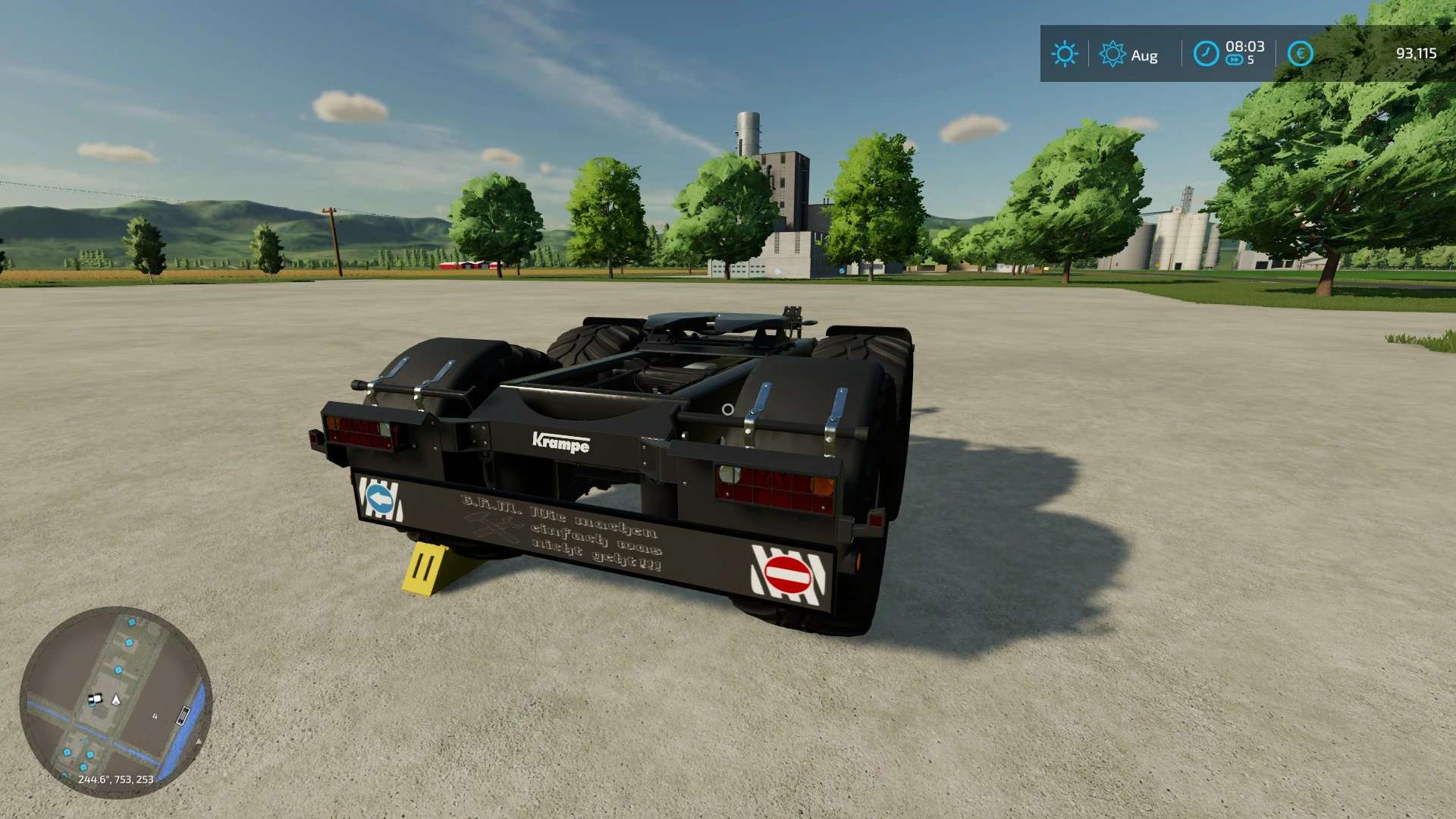1456x819 pixels.
Task: Select the August season icon
Action: coord(1112,54)
